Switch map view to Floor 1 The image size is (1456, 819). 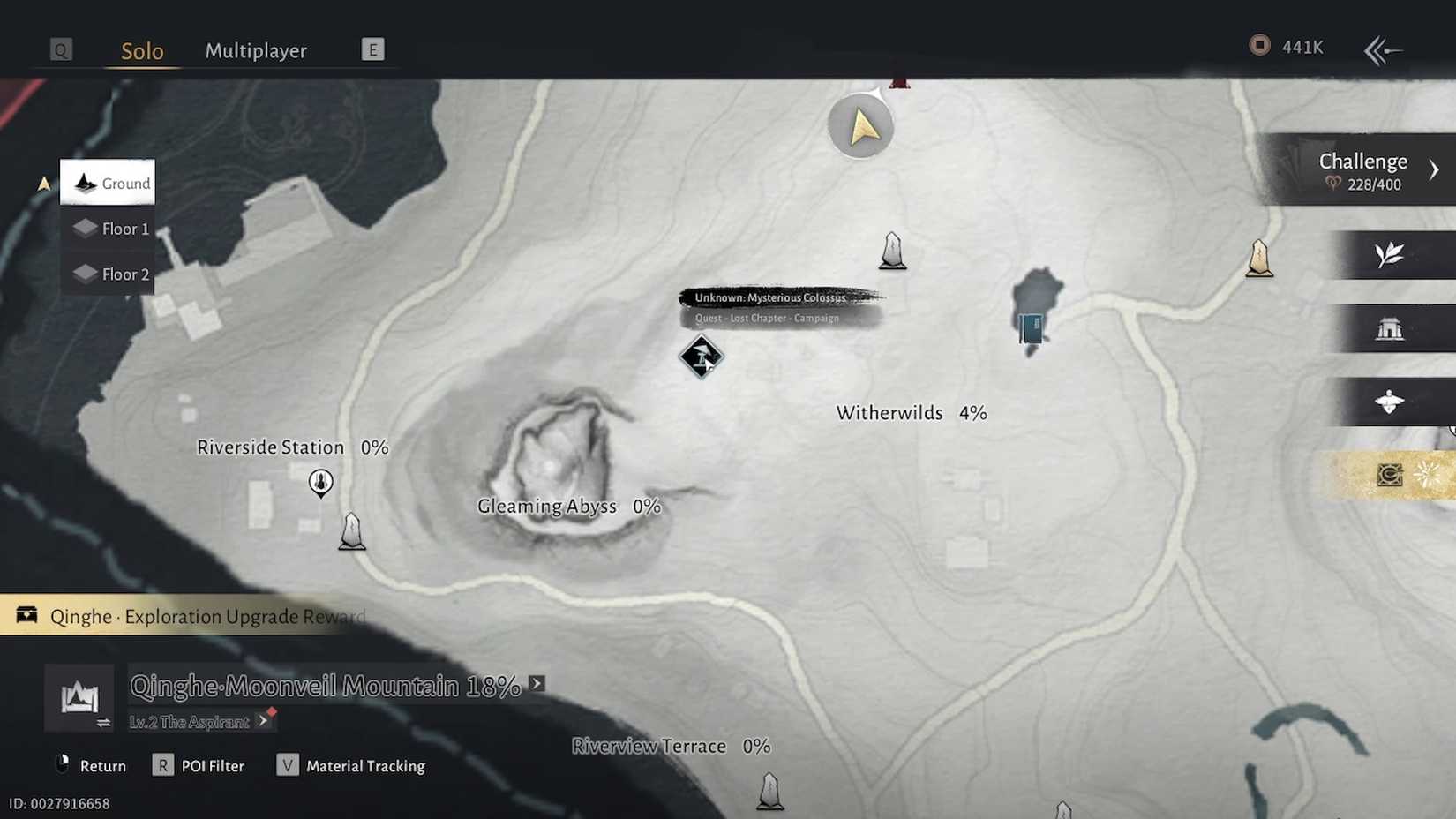tap(108, 228)
